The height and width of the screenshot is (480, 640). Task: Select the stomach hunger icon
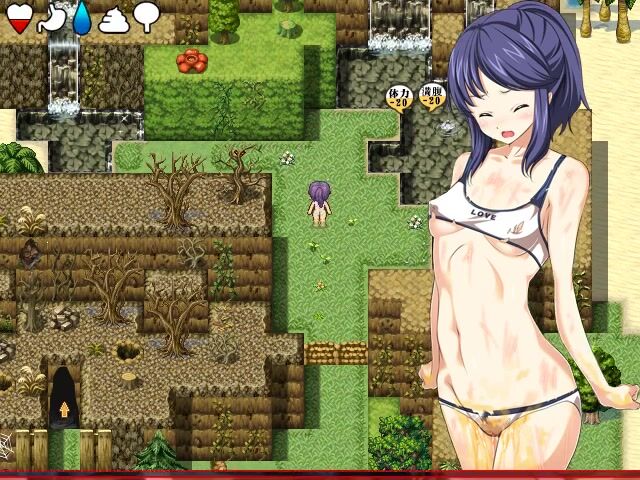coord(49,15)
